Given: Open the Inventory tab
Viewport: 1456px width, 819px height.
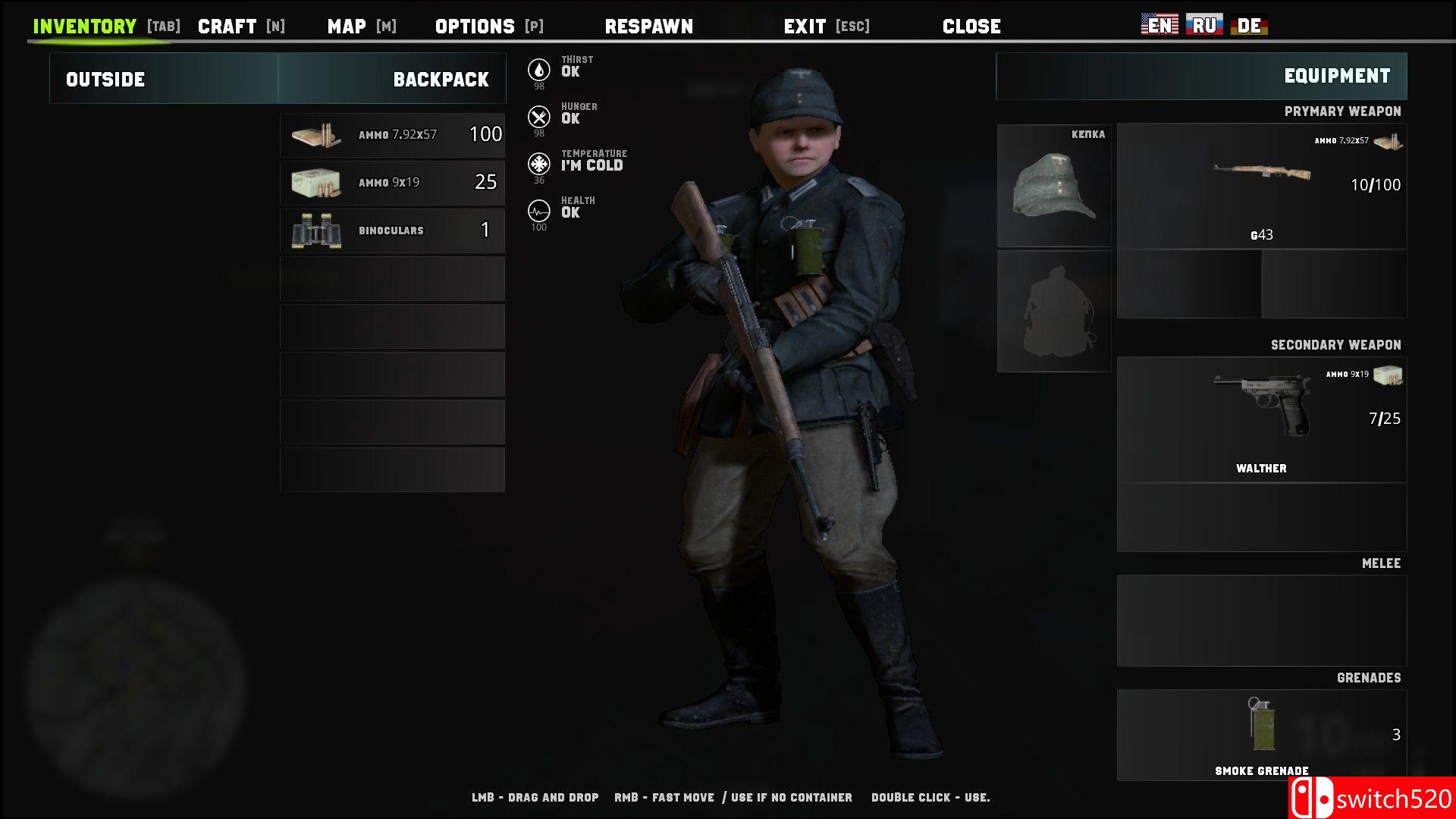Looking at the screenshot, I should pyautogui.click(x=85, y=27).
